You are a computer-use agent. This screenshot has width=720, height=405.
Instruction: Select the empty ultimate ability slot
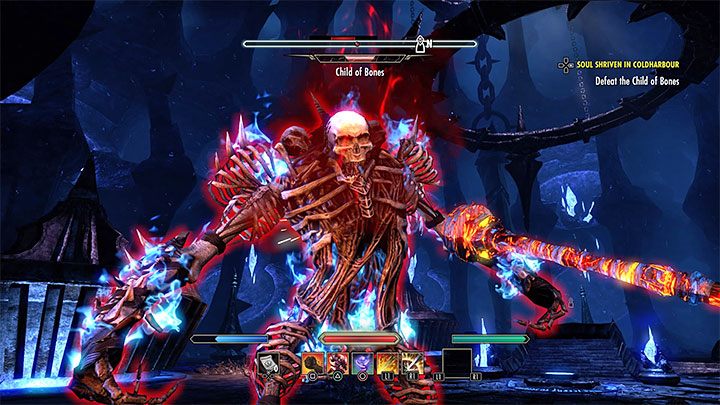[x=456, y=363]
